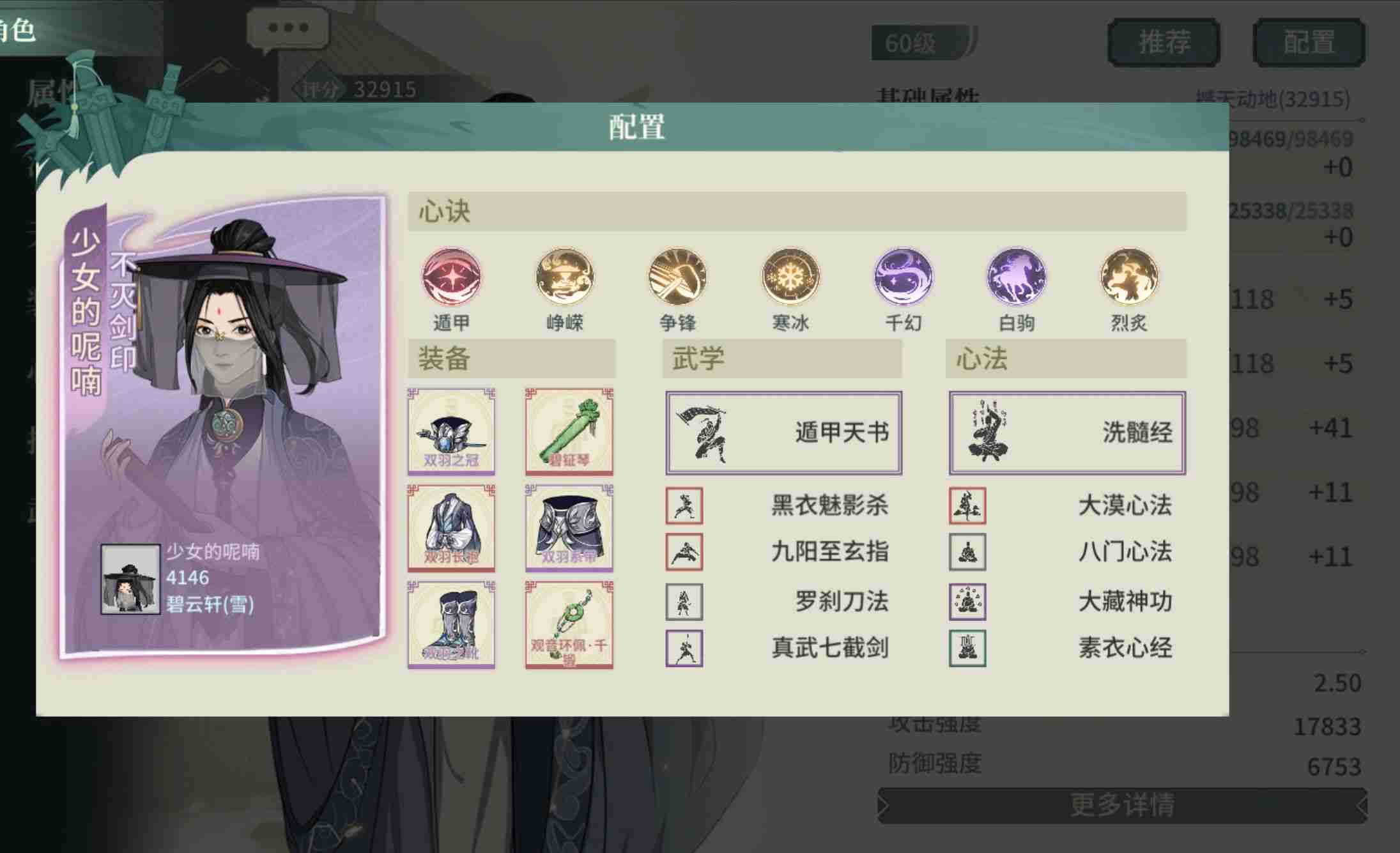Screen dimensions: 1400x853
Task: Select the 烈炙 heart technique icon
Action: click(1127, 277)
